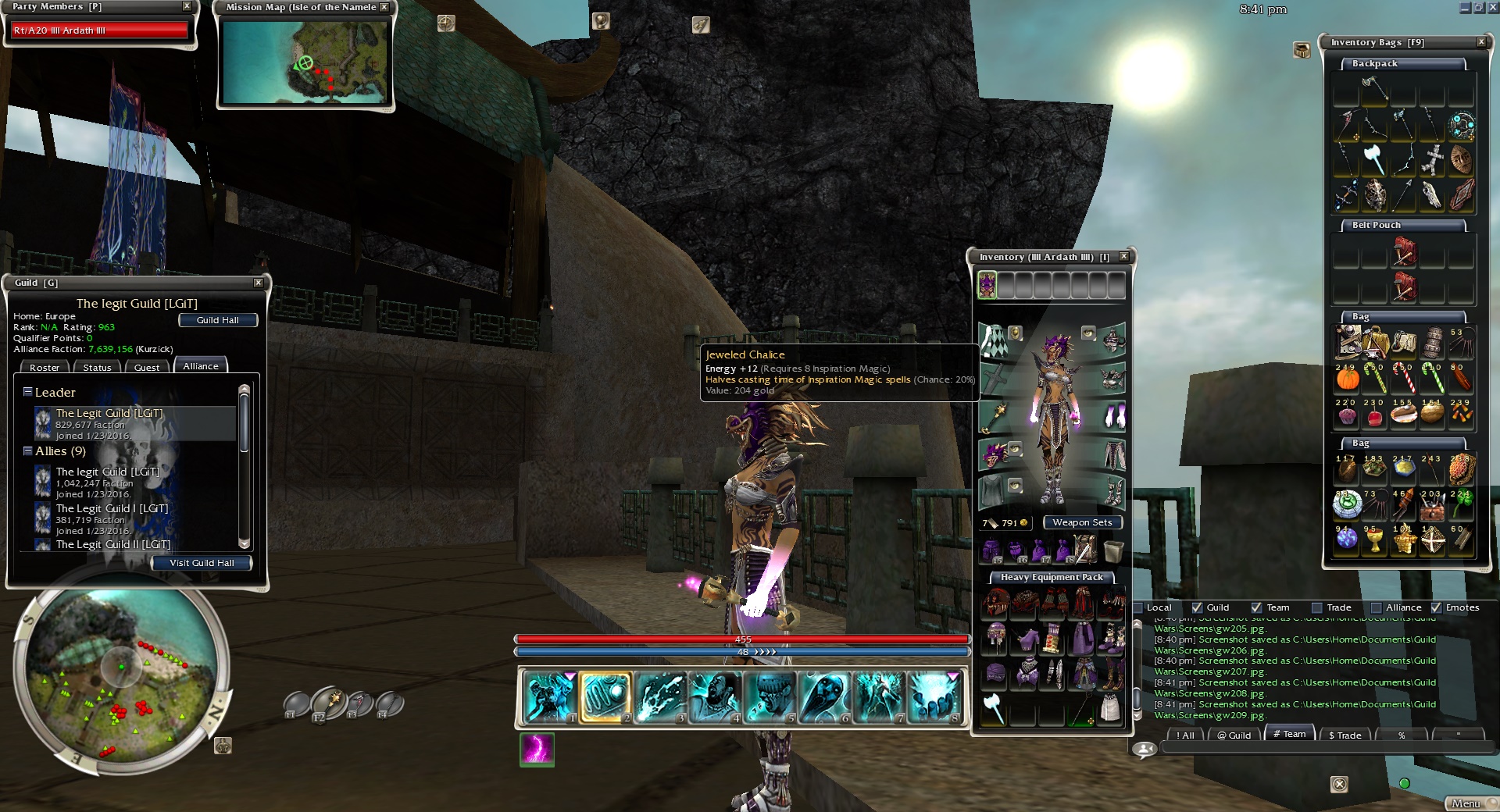Close the Mission Map window
The width and height of the screenshot is (1500, 812).
tap(384, 7)
